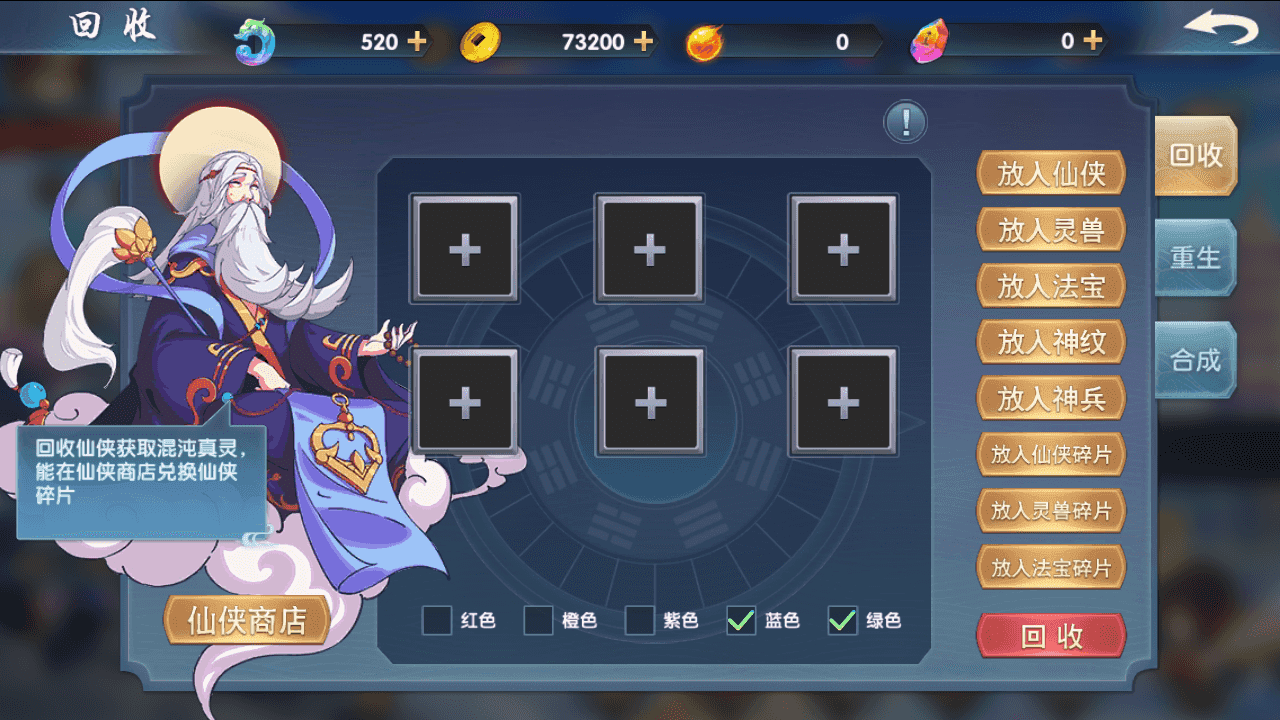This screenshot has width=1280, height=720.
Task: Switch to the 回收 tab
Action: tap(1195, 156)
